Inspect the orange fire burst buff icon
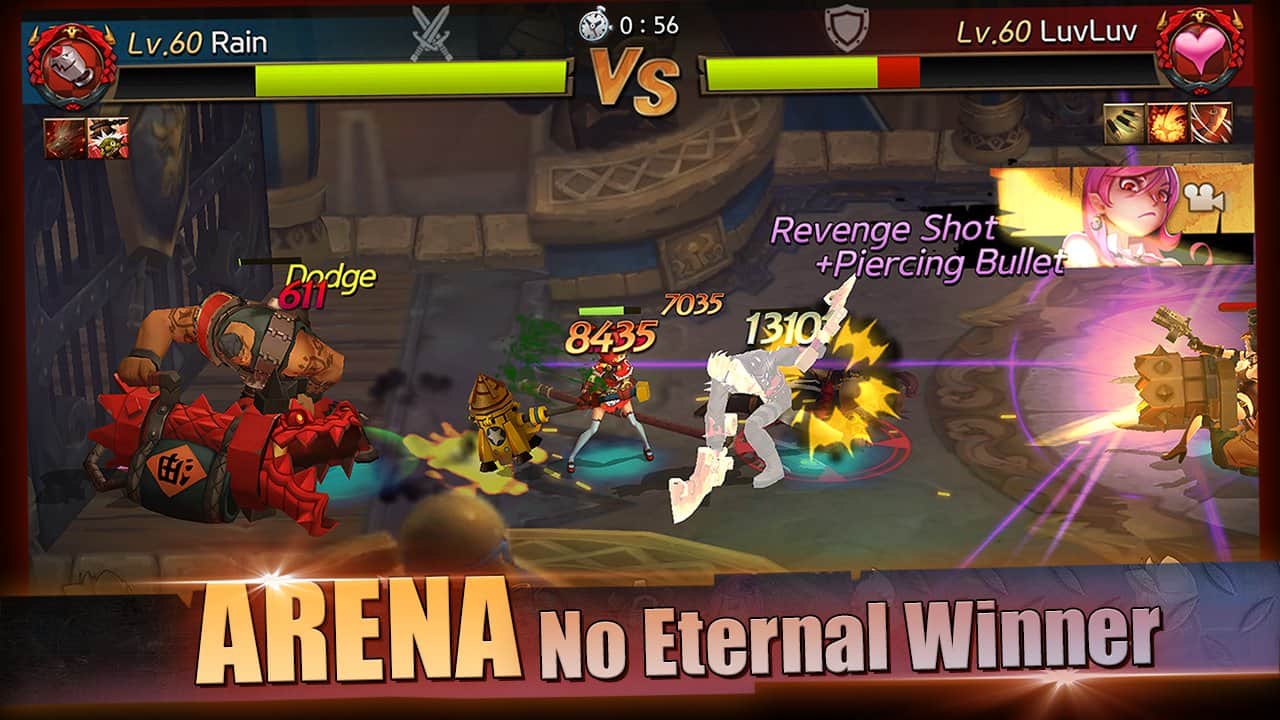The image size is (1280, 720). 1167,123
